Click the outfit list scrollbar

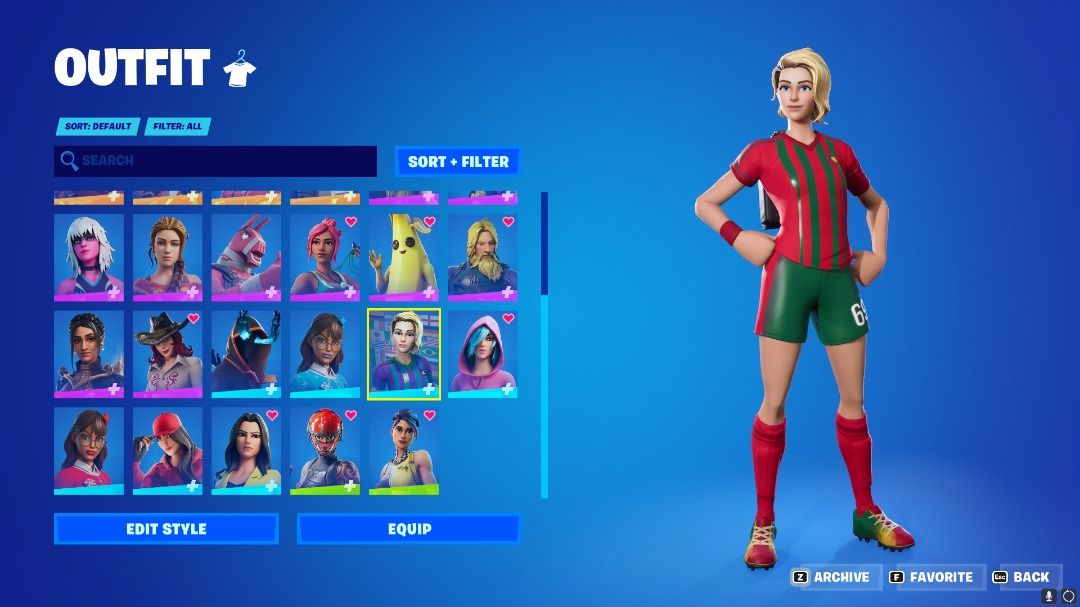point(545,344)
